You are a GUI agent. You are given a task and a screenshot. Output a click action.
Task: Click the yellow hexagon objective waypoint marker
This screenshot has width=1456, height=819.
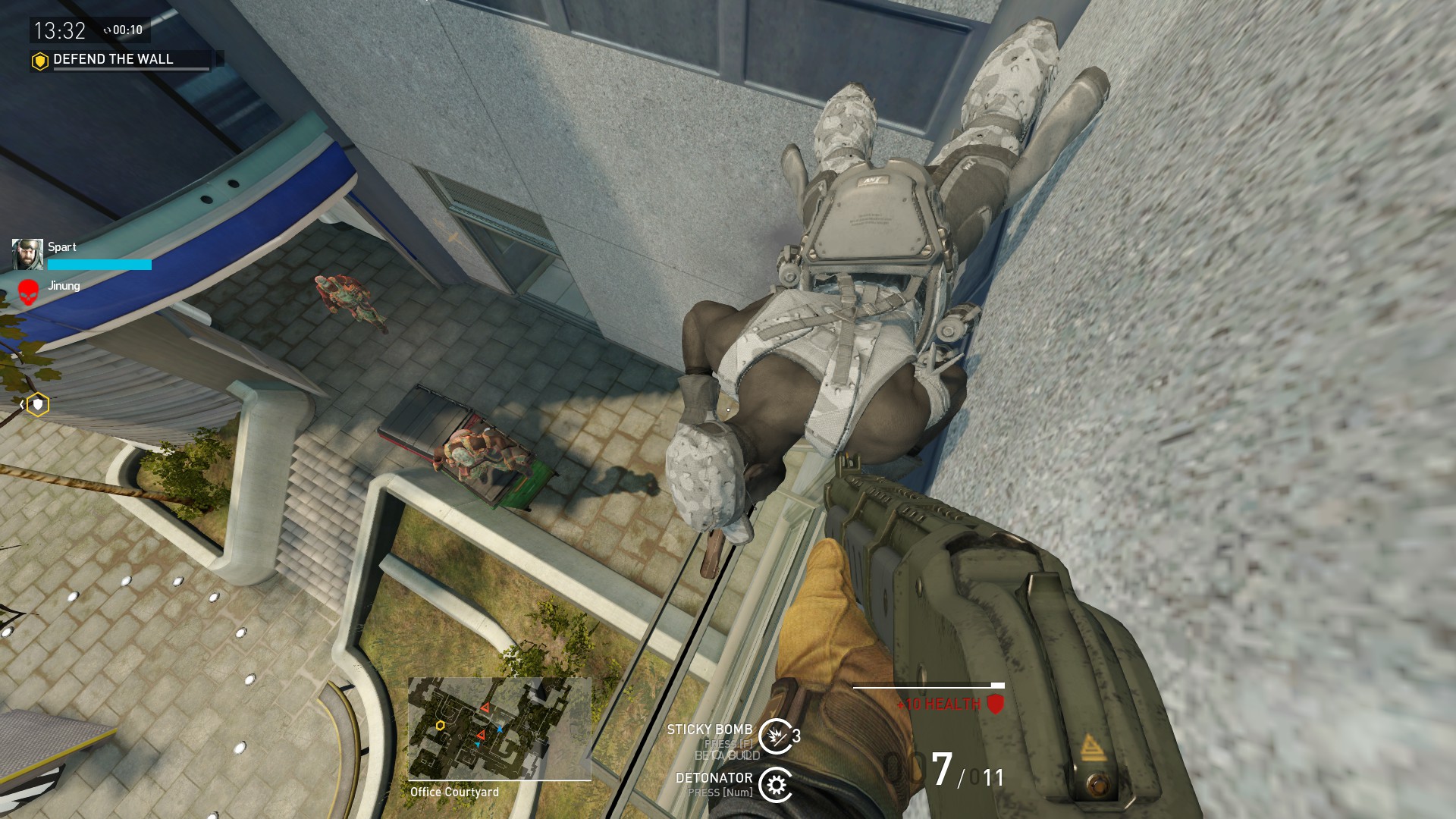tap(37, 405)
